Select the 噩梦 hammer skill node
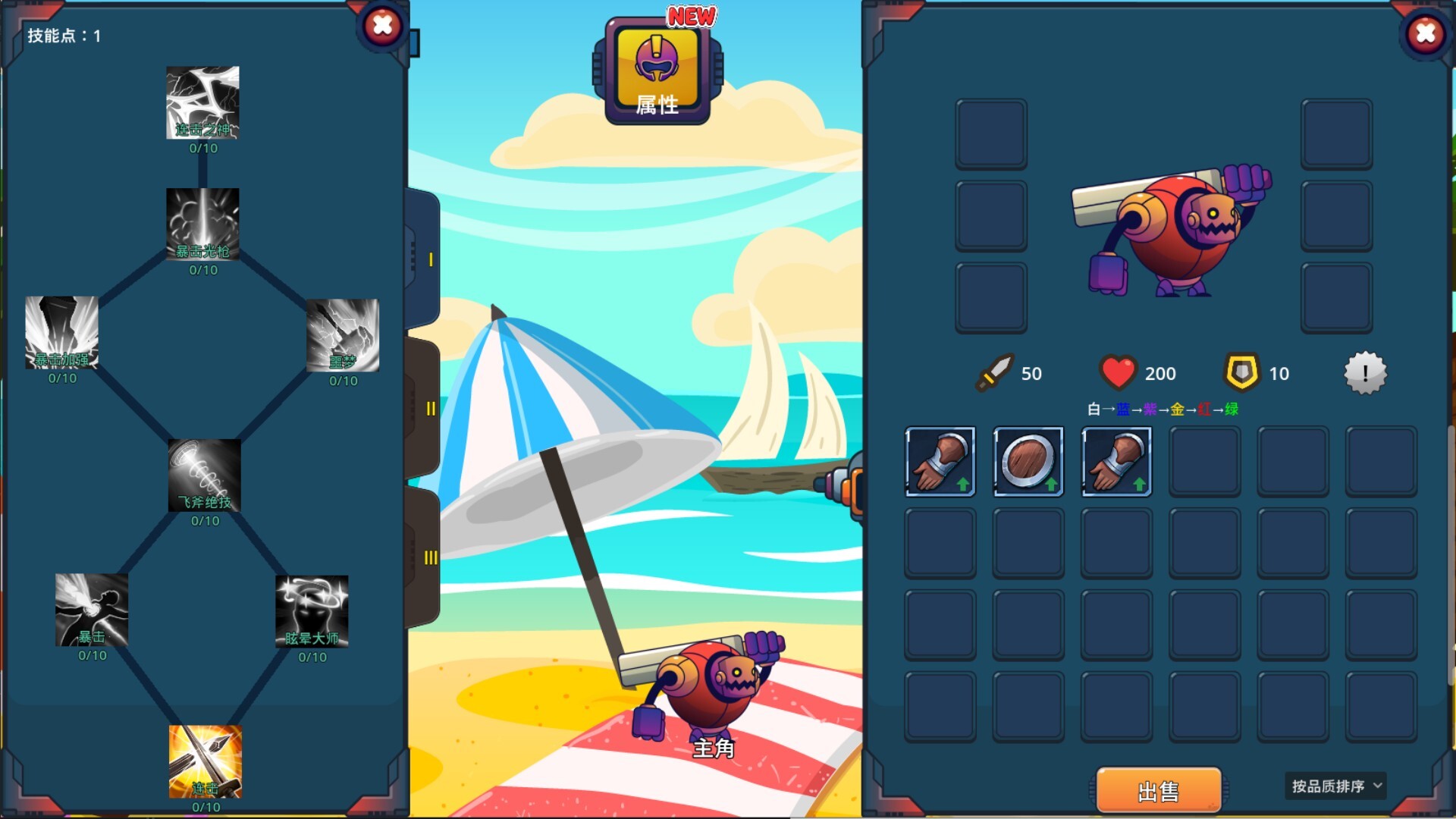The height and width of the screenshot is (819, 1456). point(343,334)
